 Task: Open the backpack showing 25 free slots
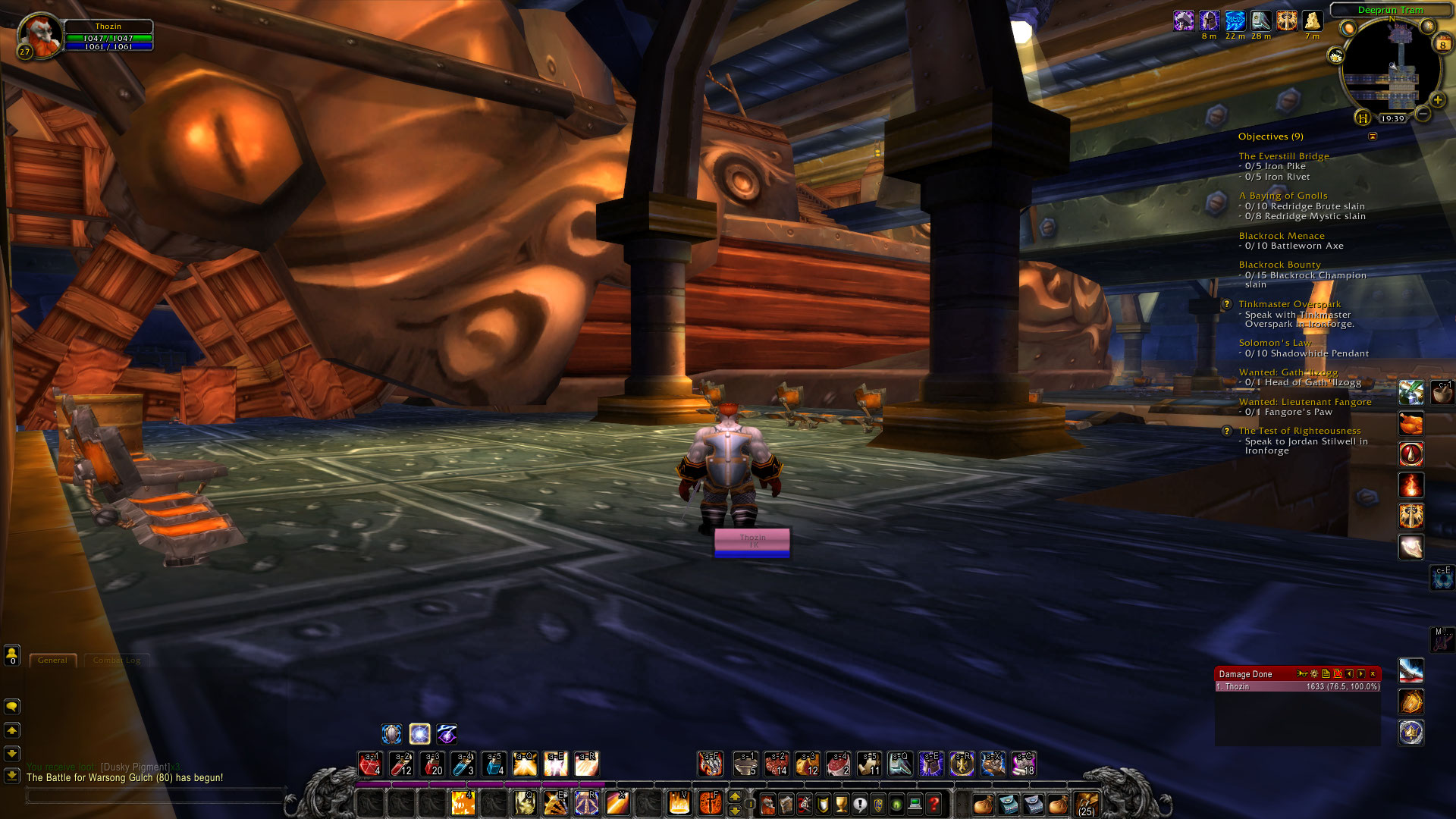(x=1086, y=805)
